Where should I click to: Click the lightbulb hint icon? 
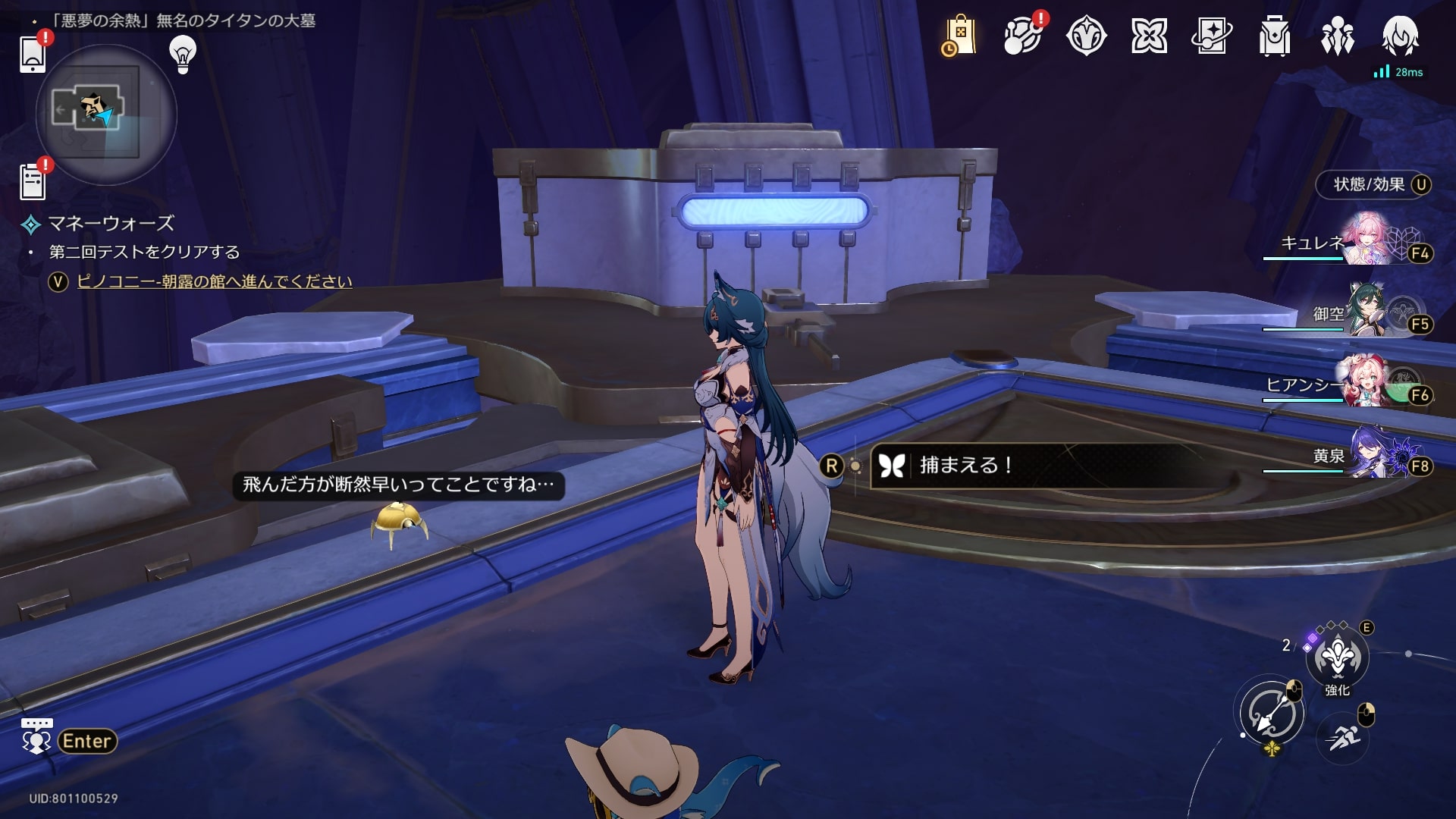coord(183,55)
